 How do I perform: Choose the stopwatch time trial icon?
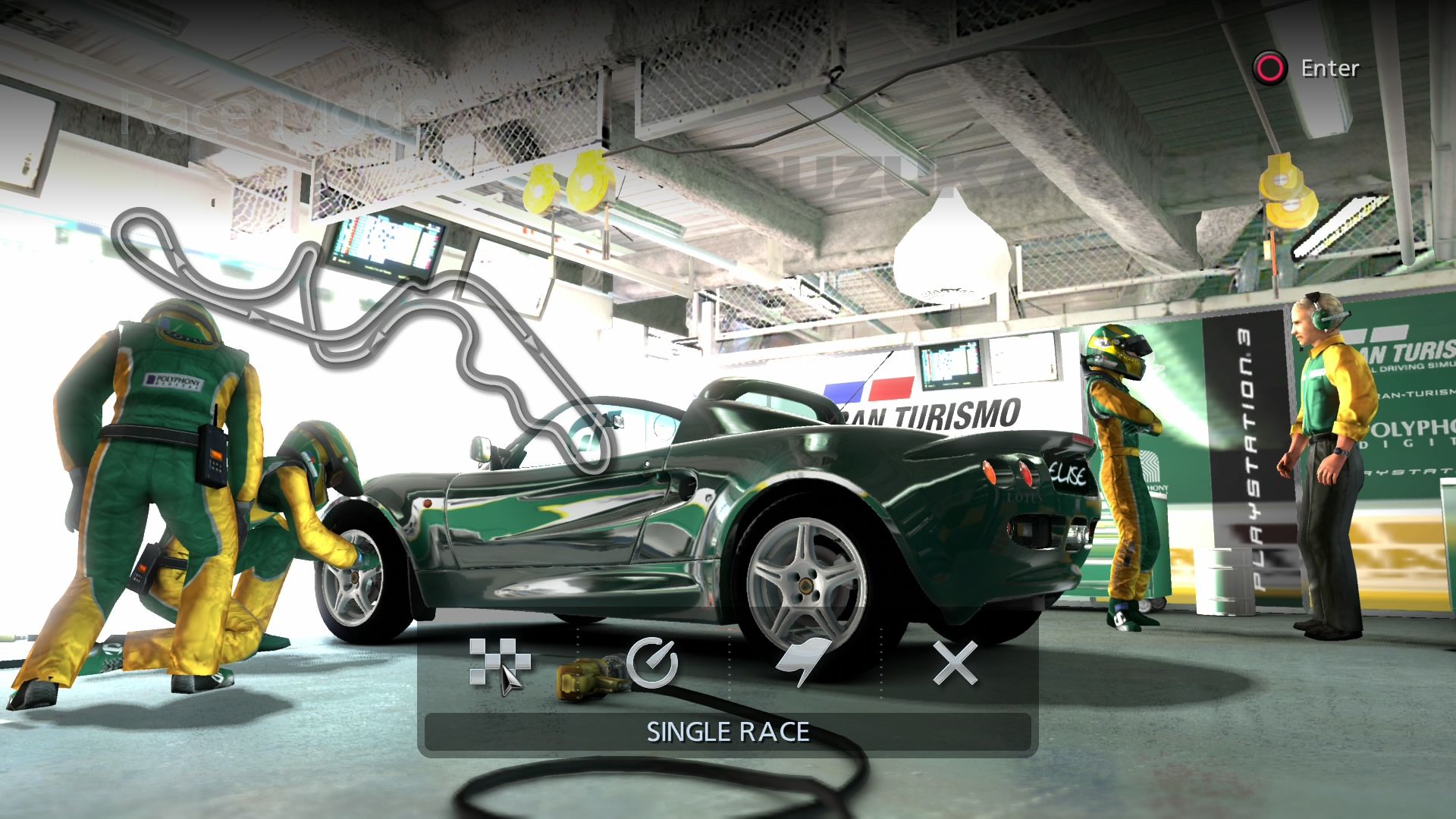point(652,664)
